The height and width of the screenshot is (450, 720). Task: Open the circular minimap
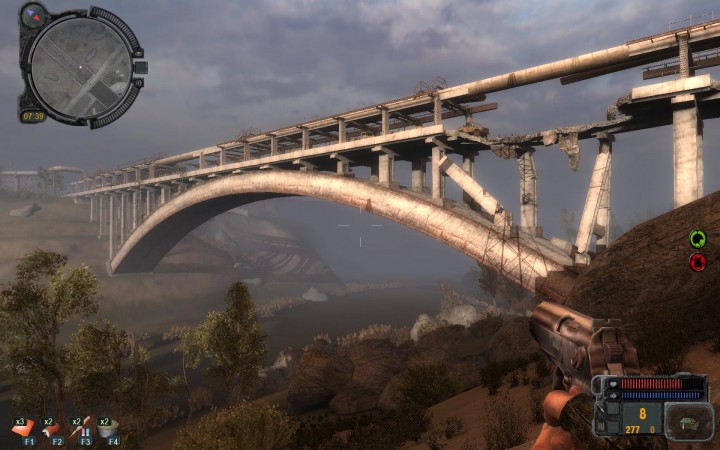[x=80, y=66]
